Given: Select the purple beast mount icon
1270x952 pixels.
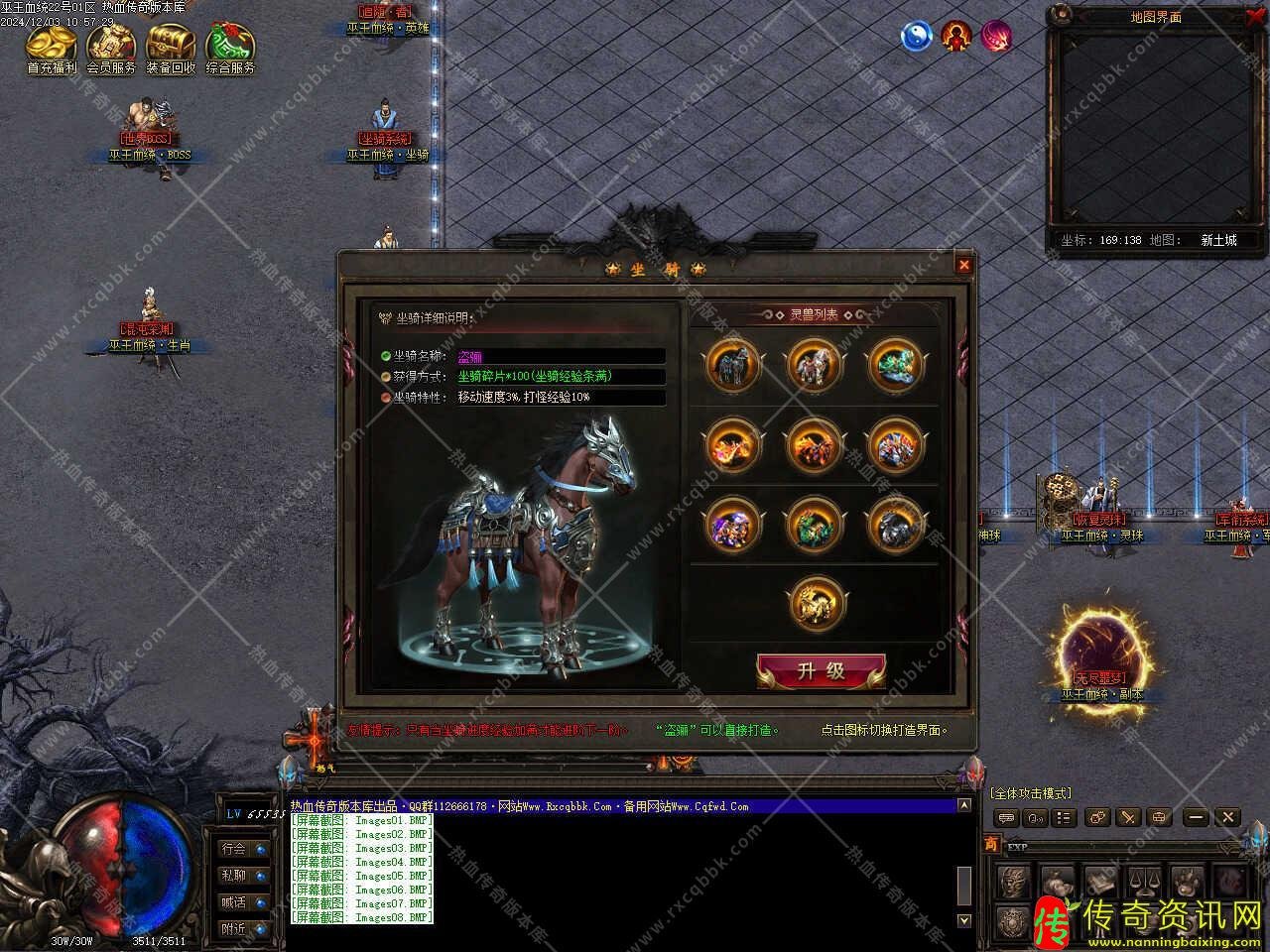Looking at the screenshot, I should pyautogui.click(x=733, y=525).
